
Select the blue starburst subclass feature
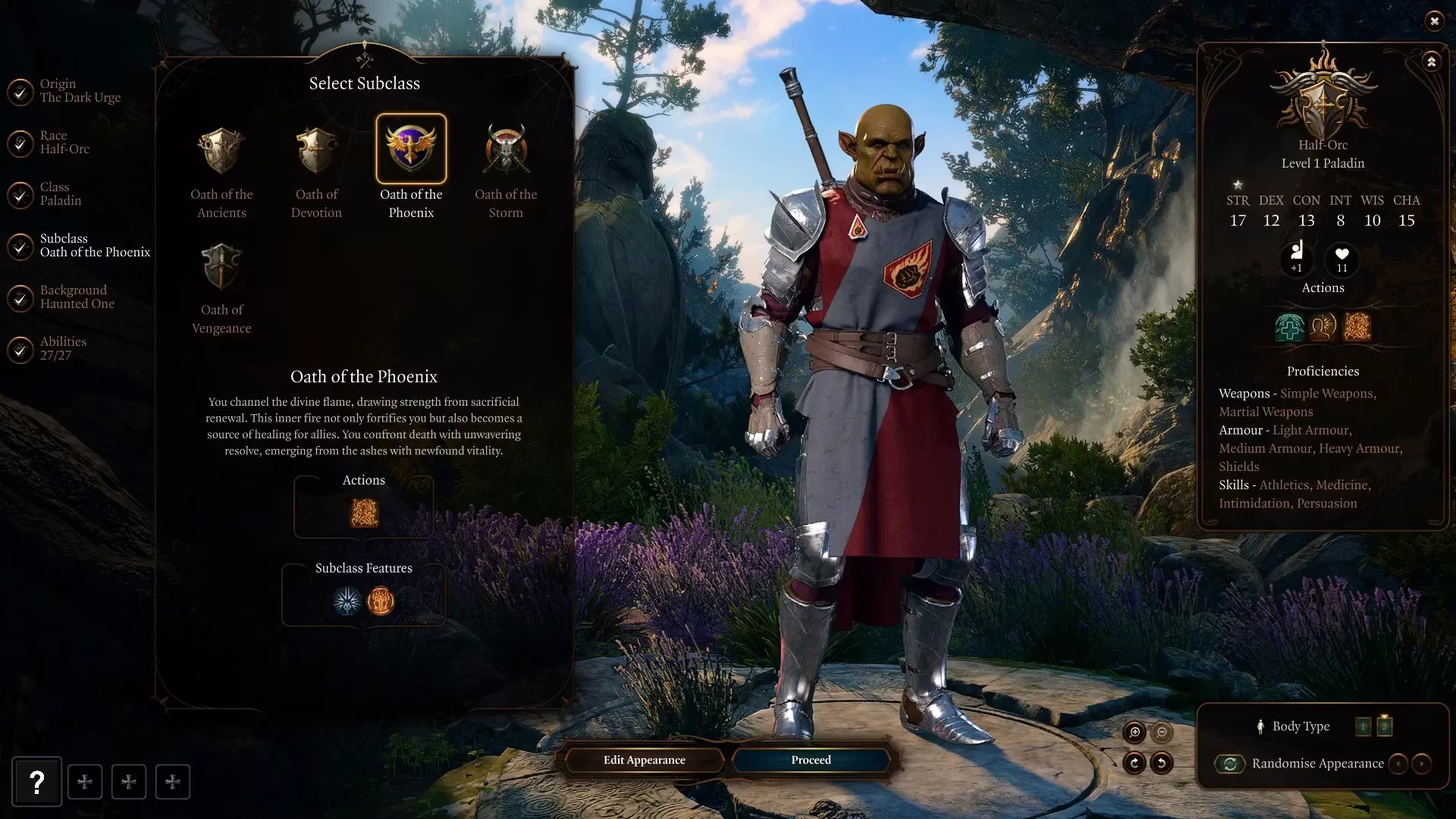click(347, 601)
